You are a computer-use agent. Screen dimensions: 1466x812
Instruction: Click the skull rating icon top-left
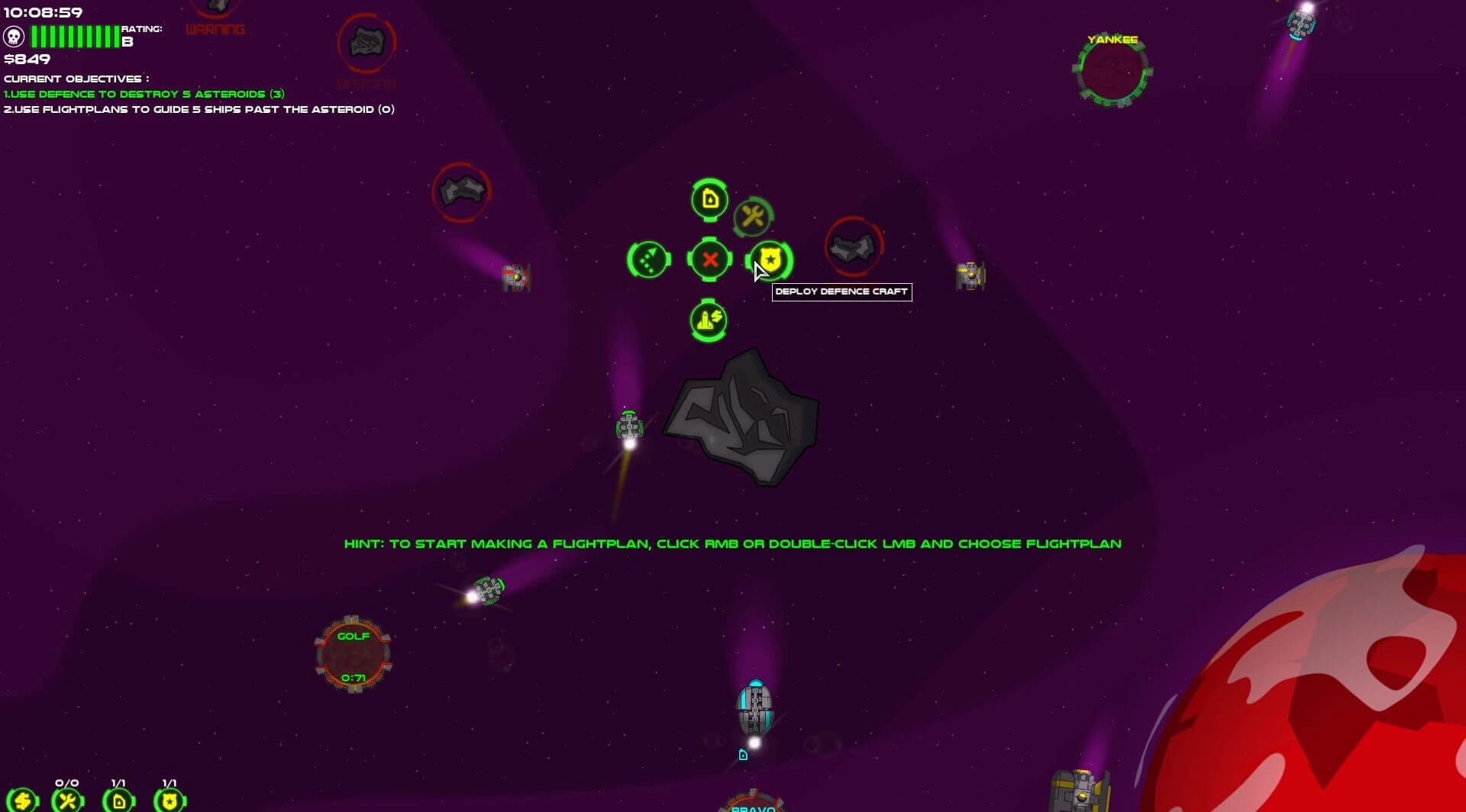15,34
